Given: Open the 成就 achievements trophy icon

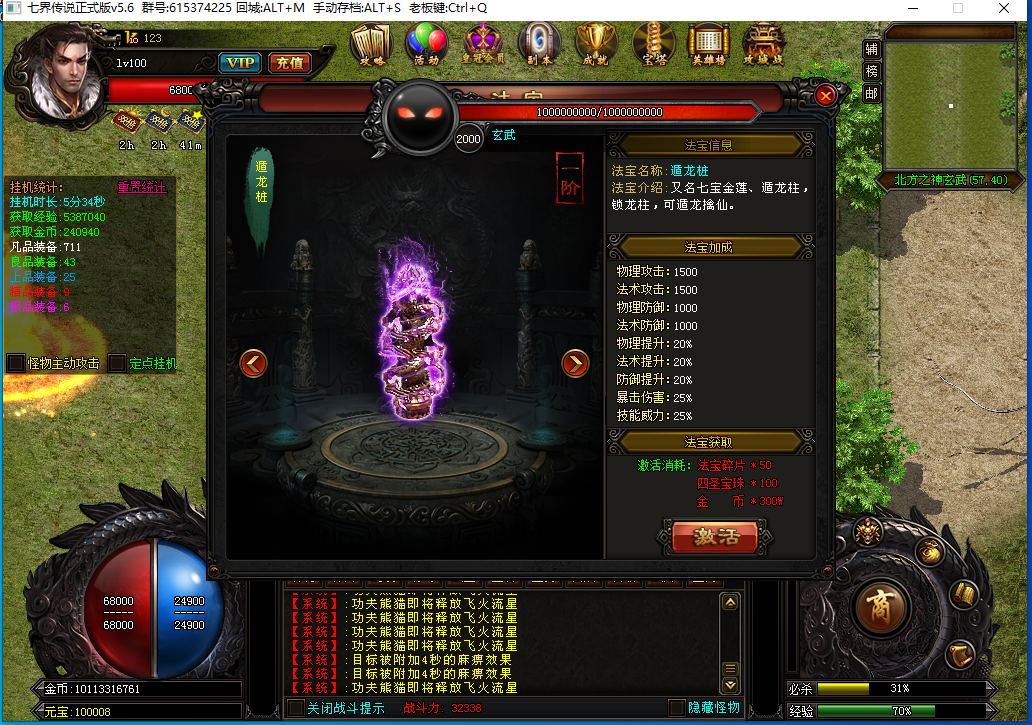Looking at the screenshot, I should tap(597, 43).
